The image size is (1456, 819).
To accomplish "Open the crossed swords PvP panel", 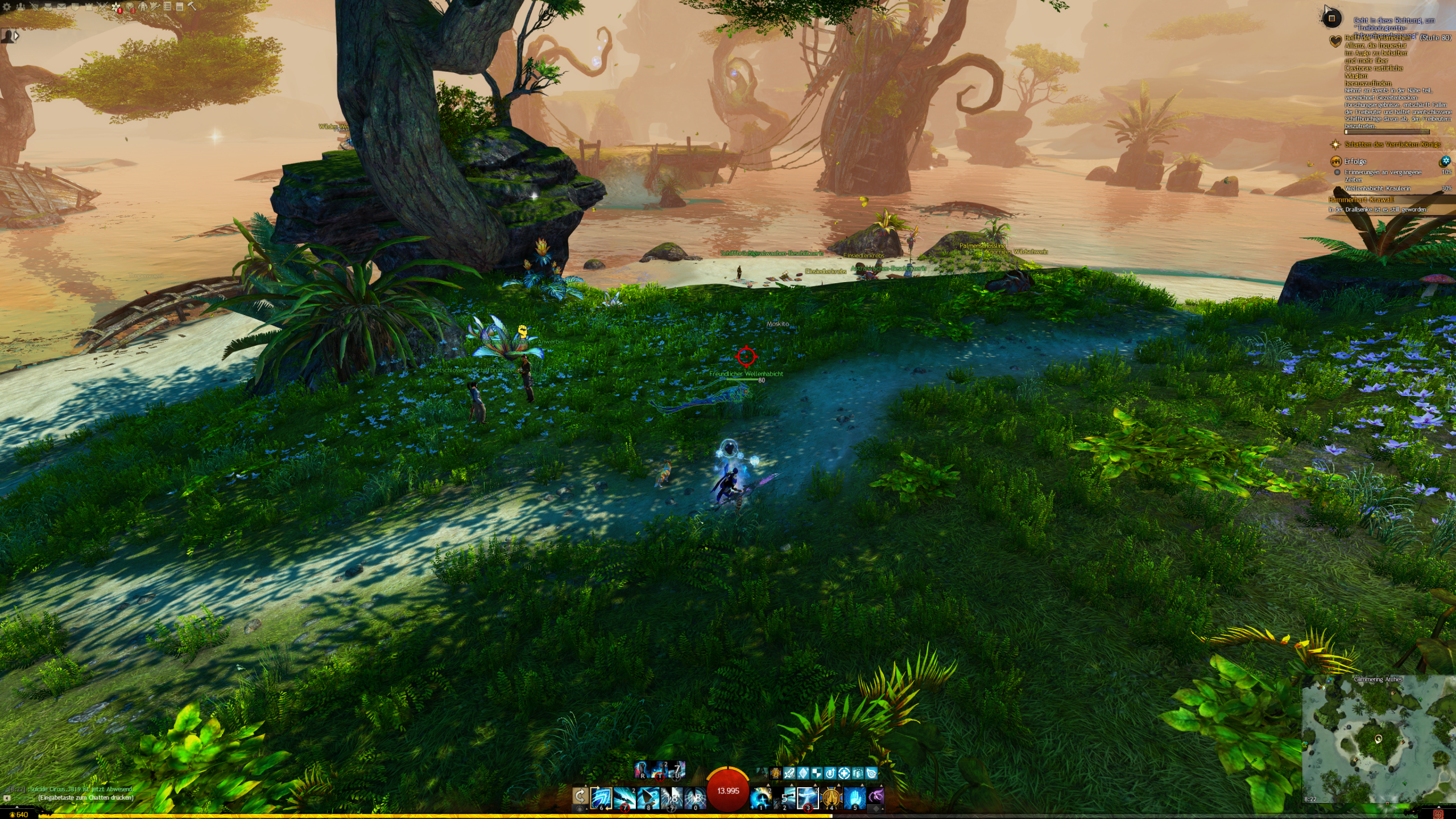I will click(102, 7).
